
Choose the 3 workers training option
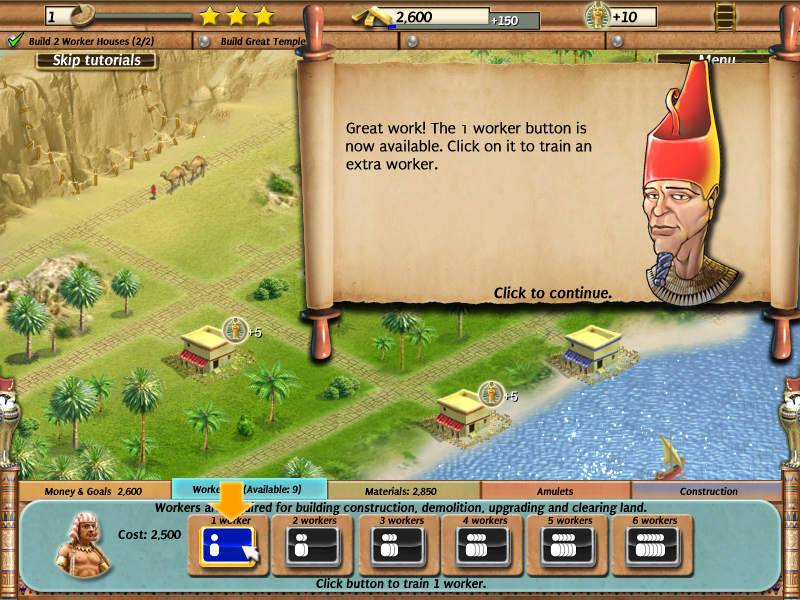pos(399,546)
